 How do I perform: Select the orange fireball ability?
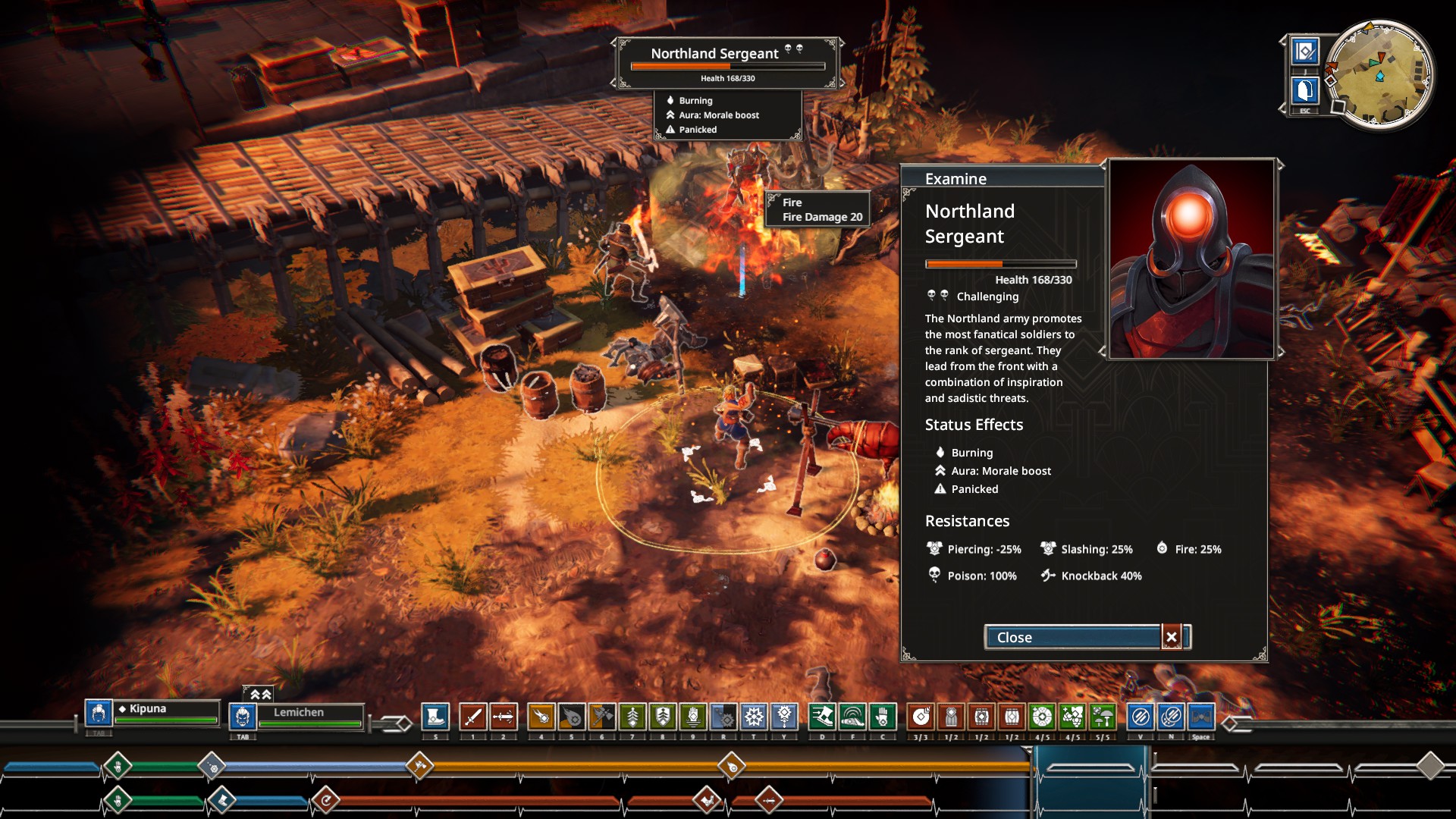(541, 716)
